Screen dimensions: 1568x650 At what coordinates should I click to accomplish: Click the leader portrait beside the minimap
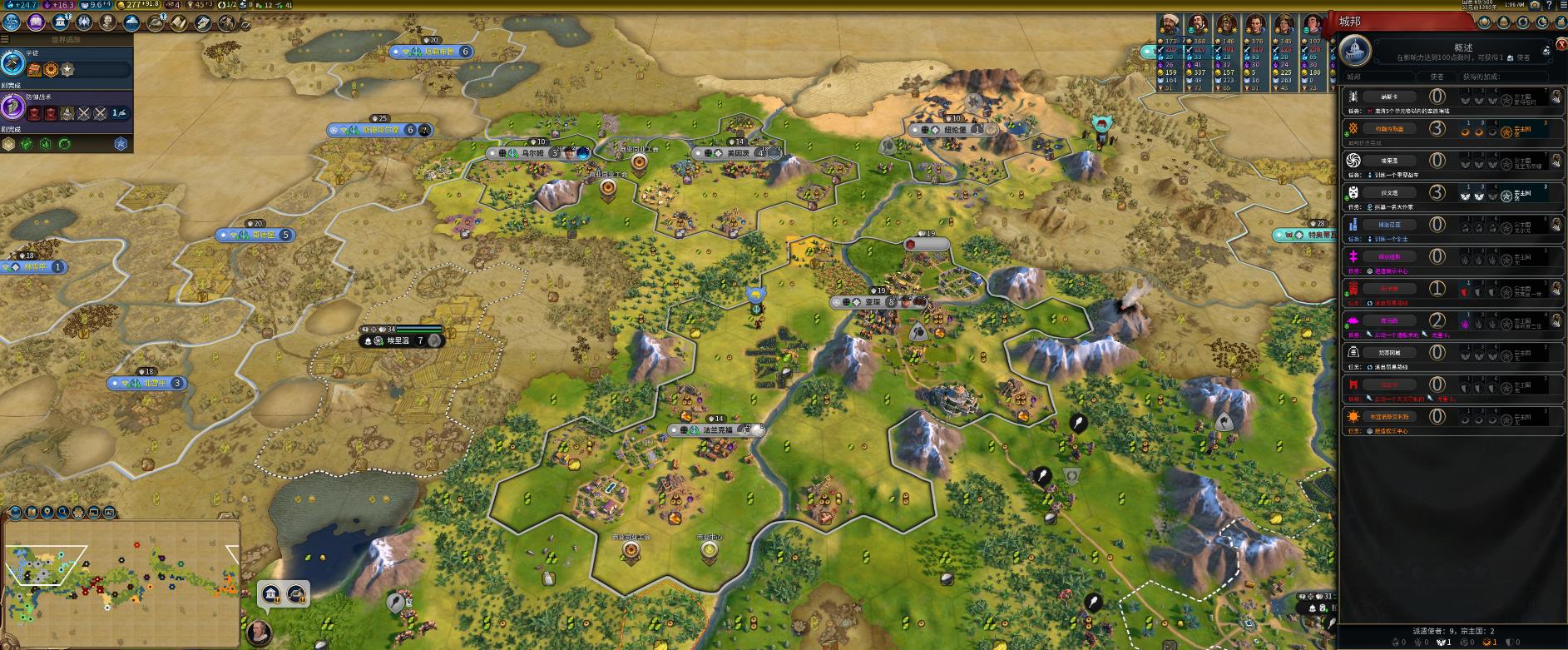[260, 630]
